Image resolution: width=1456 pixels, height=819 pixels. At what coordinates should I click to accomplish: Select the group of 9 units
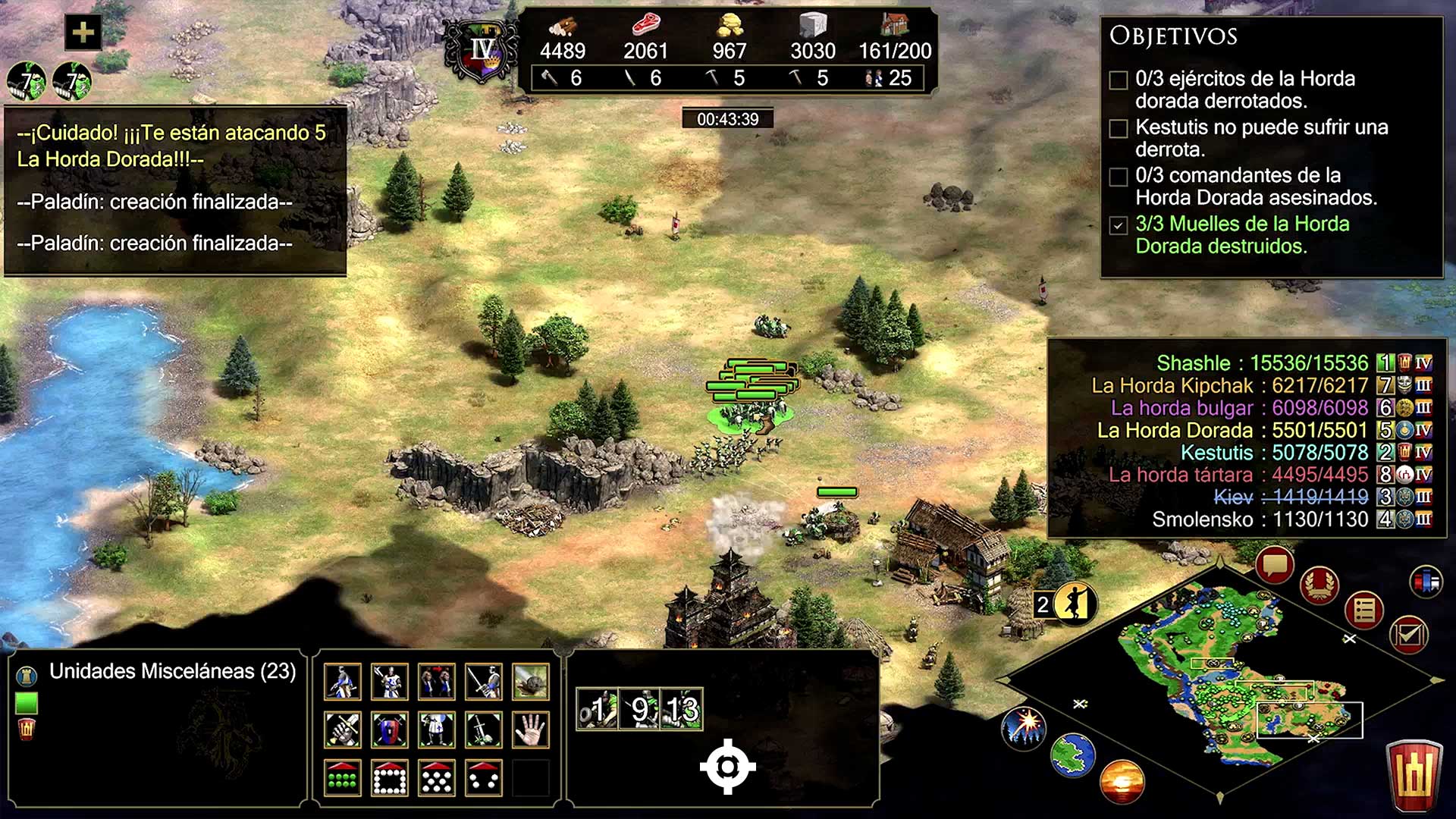click(640, 710)
